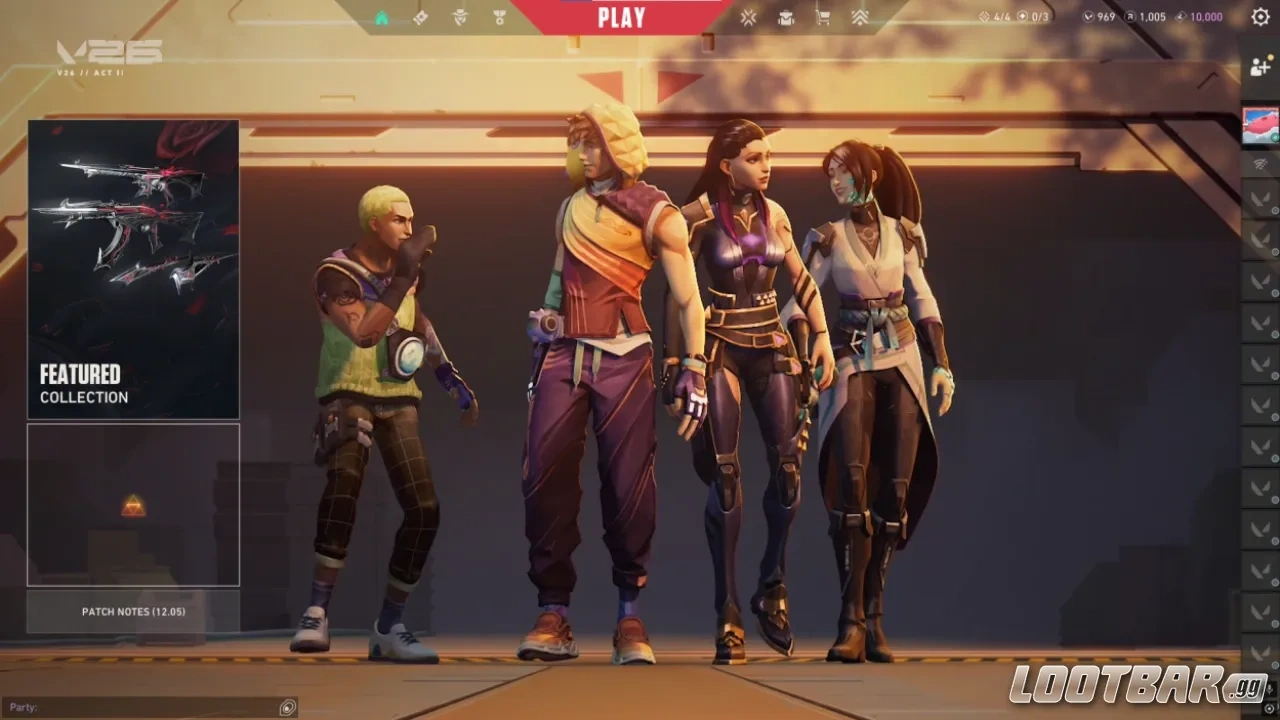Click the Valorant Points 969 currency icon
1280x720 pixels.
(x=1088, y=16)
